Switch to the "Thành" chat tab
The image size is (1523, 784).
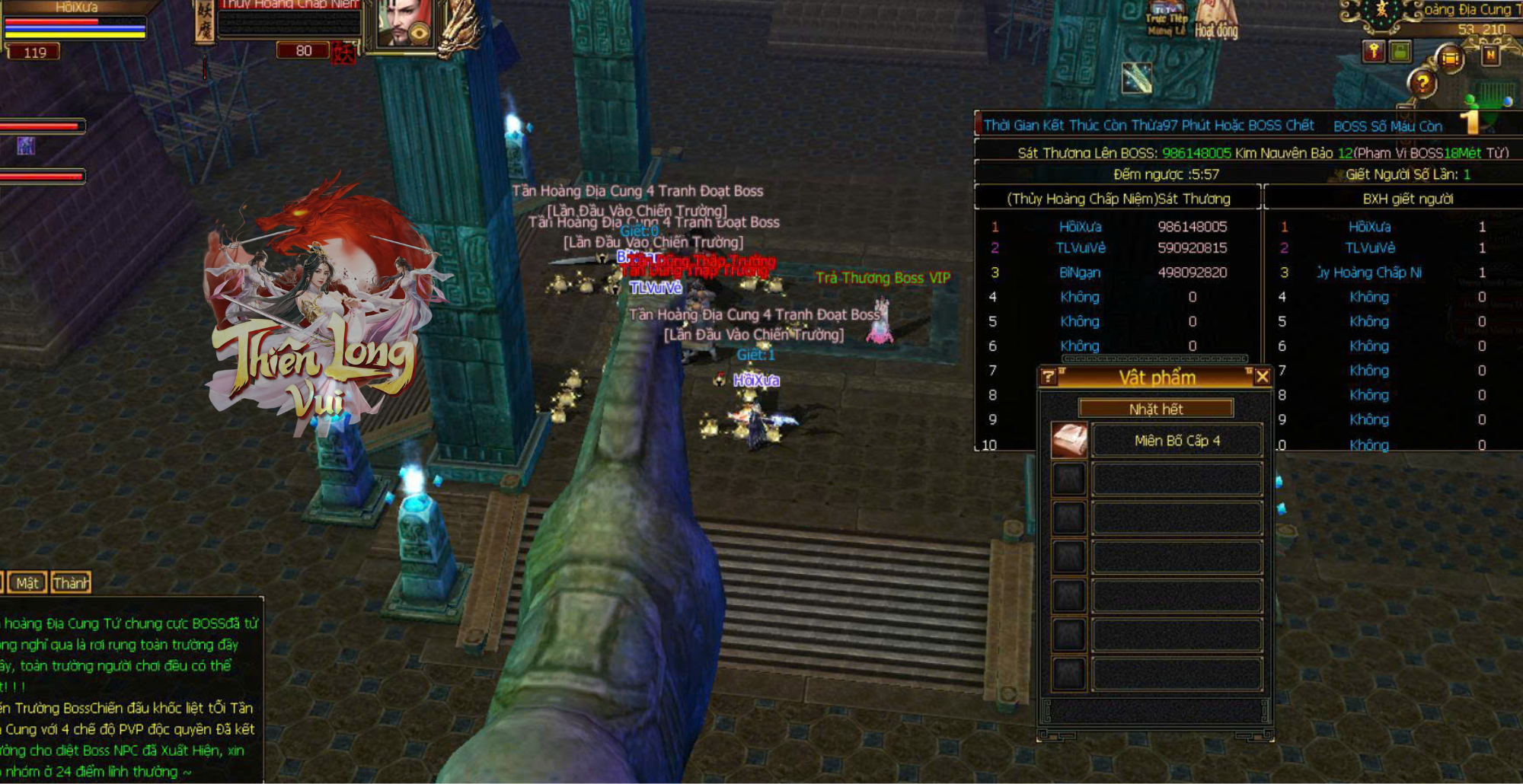pos(71,583)
